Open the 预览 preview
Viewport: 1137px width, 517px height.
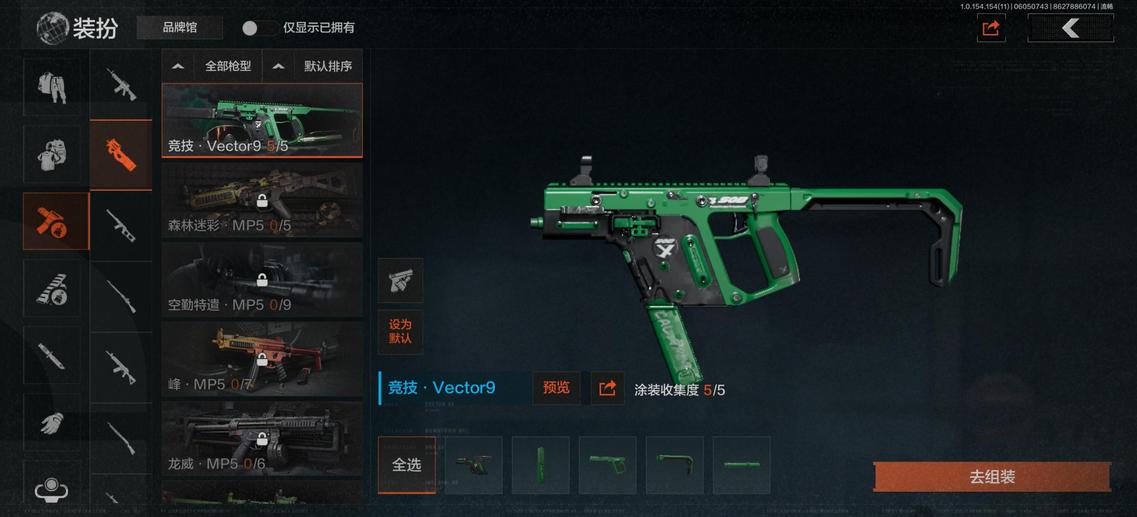[x=556, y=388]
